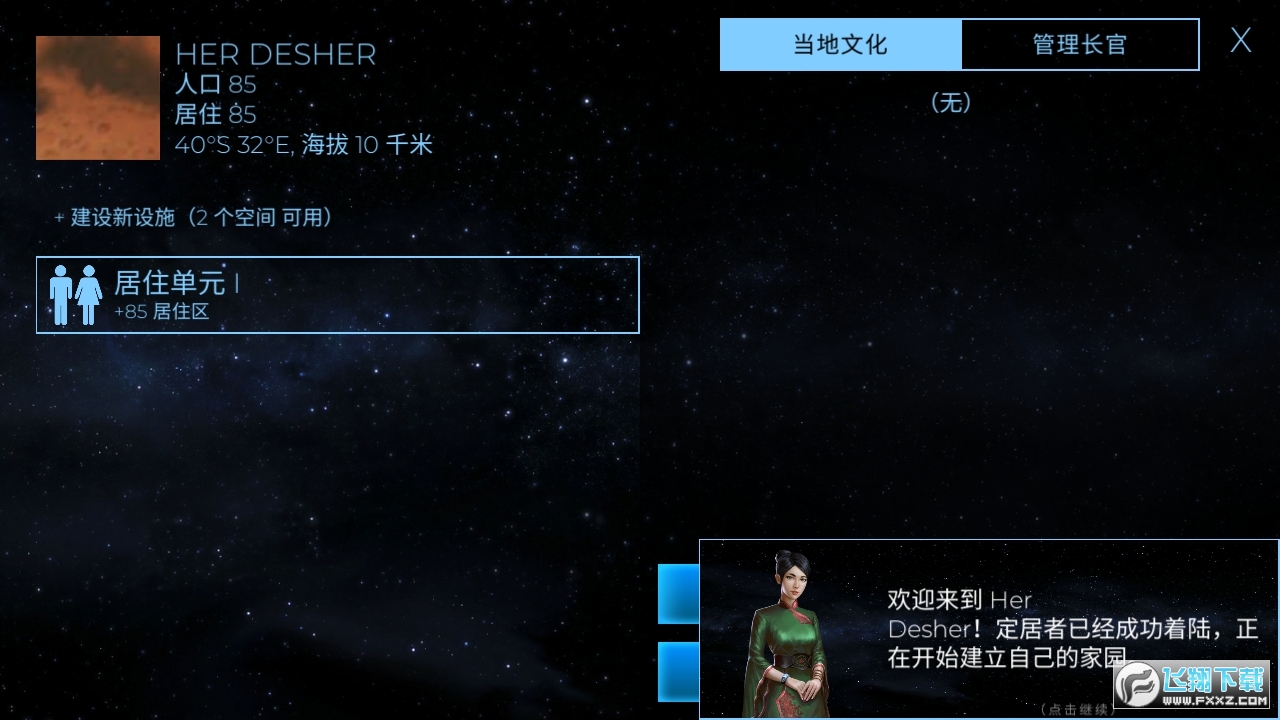Close the planet panel with X

click(x=1240, y=42)
